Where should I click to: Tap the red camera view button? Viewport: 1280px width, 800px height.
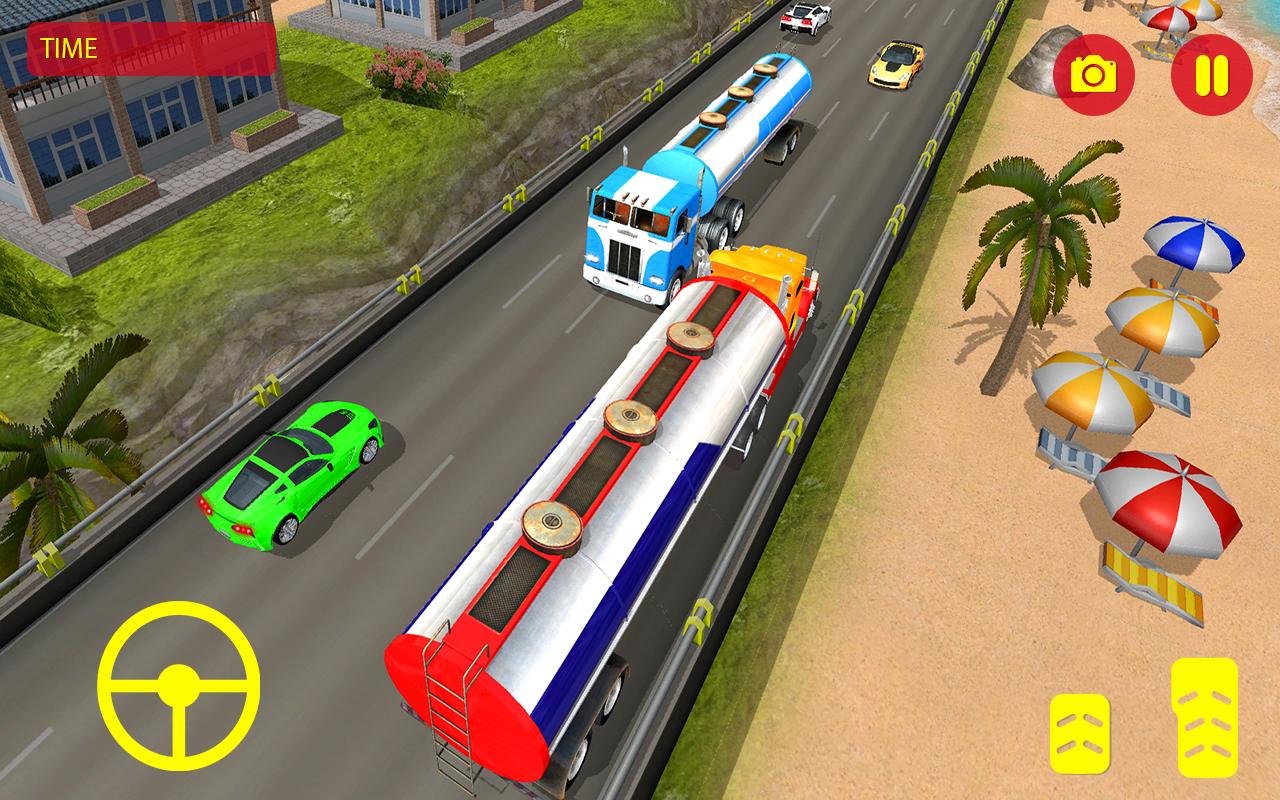[x=1094, y=75]
